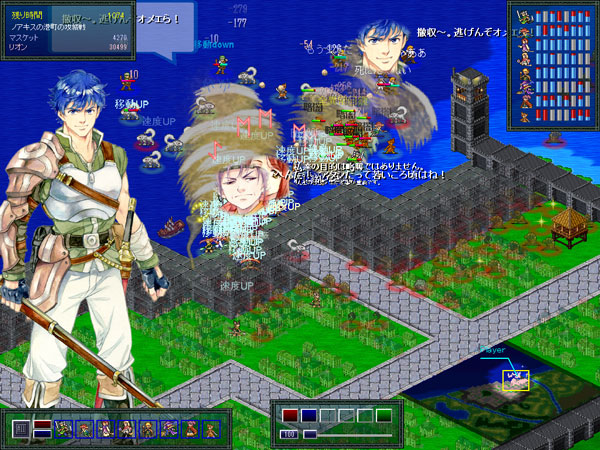Select the dark blue color swatch
This screenshot has width=600, height=450.
[309, 415]
